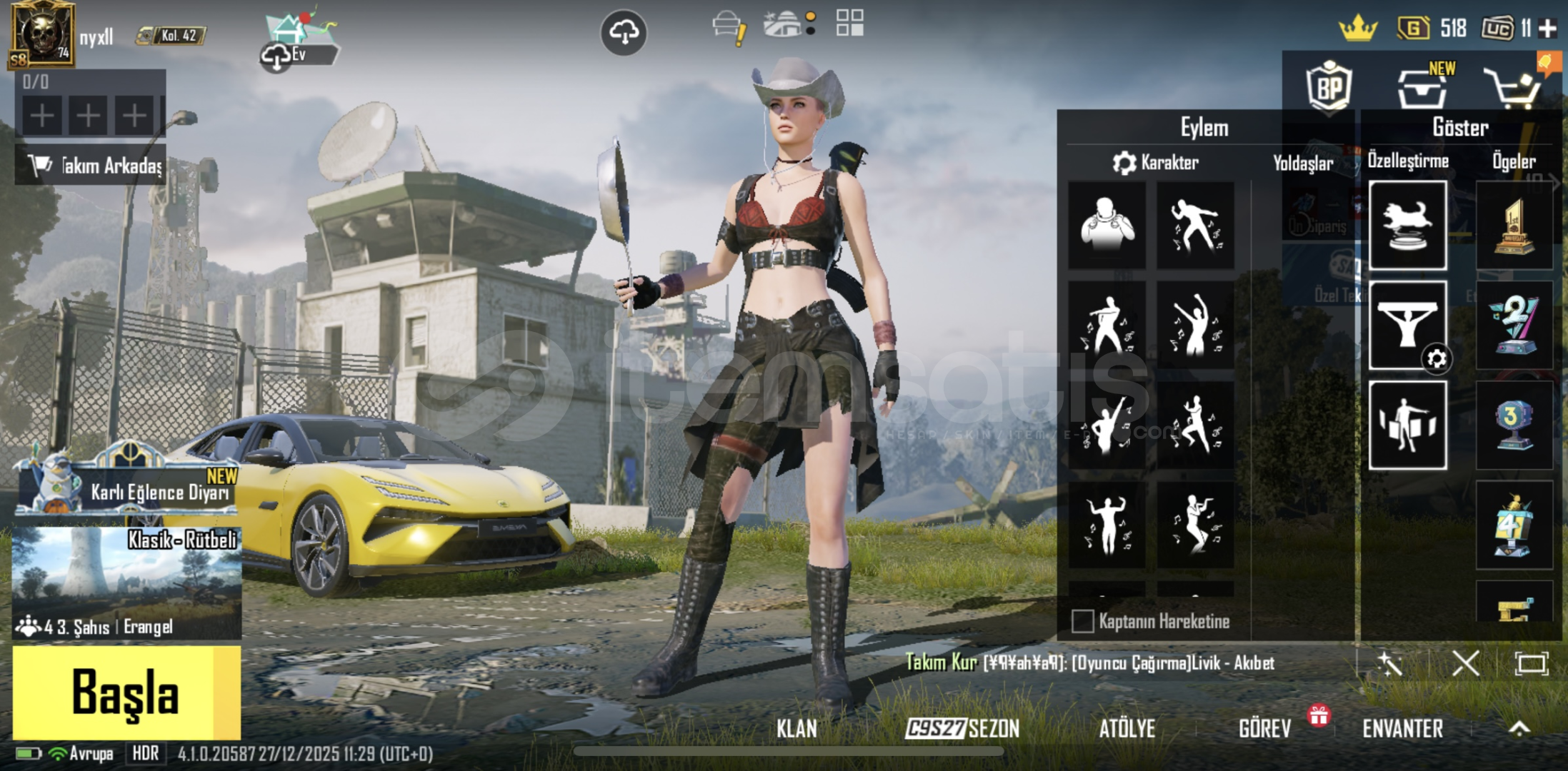Close the emote panel with the X
1568x771 pixels.
coord(1465,664)
